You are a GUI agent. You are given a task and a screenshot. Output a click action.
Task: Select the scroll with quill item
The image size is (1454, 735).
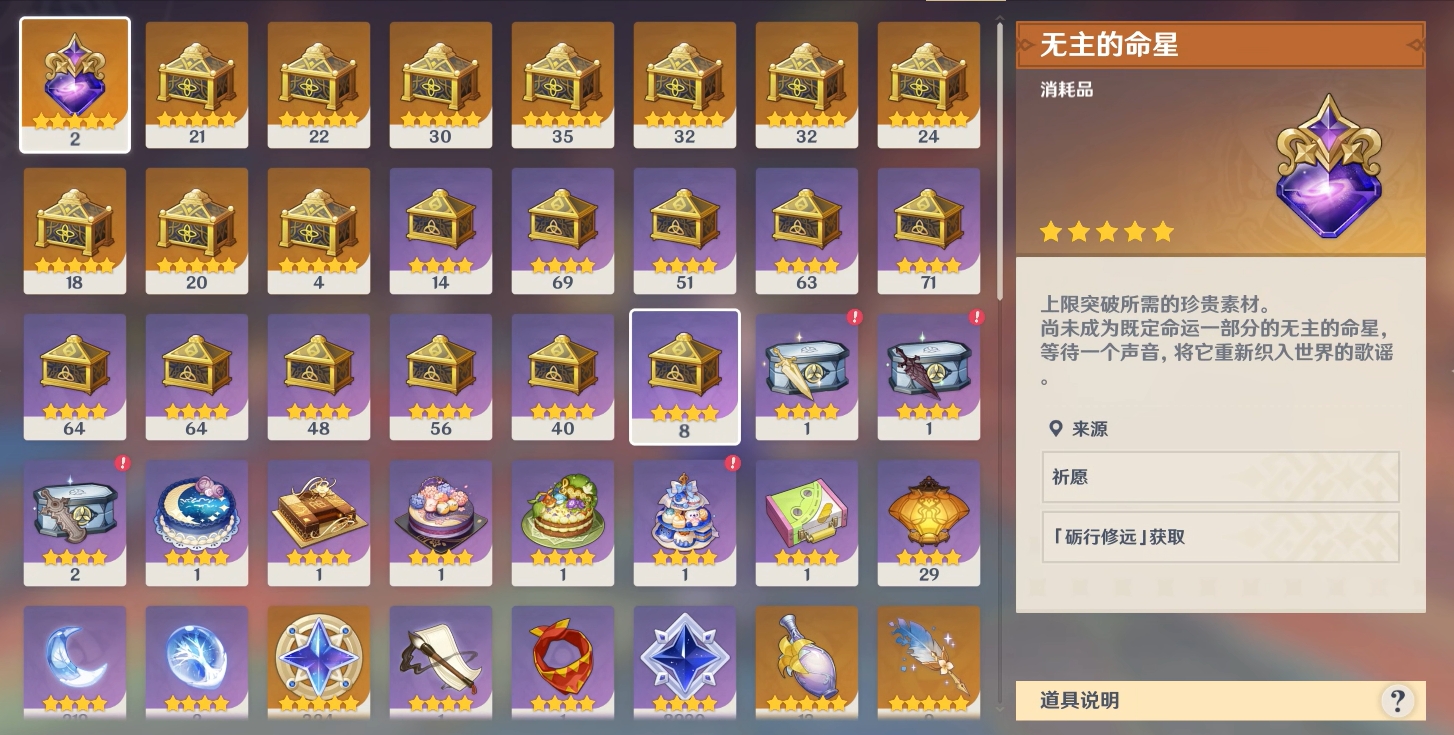click(x=441, y=658)
